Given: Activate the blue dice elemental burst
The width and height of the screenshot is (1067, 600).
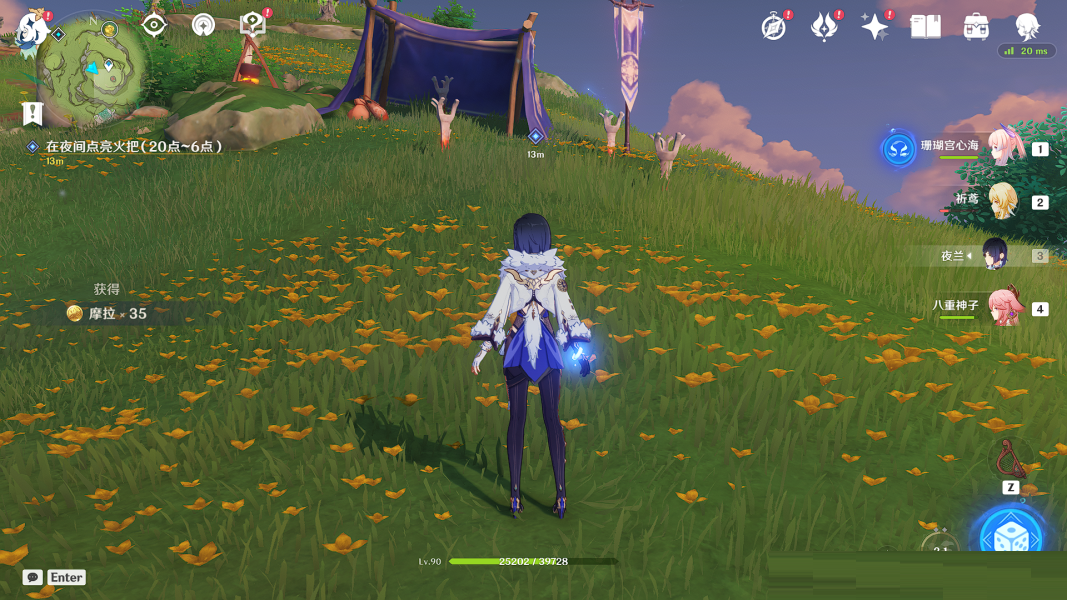Looking at the screenshot, I should pyautogui.click(x=1011, y=538).
